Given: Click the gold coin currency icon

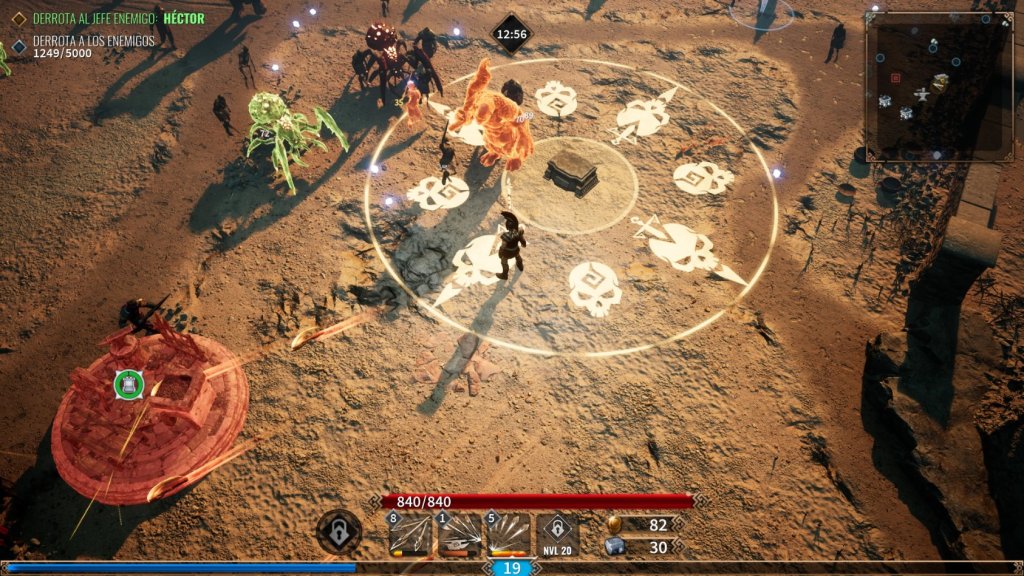Looking at the screenshot, I should pyautogui.click(x=614, y=525).
